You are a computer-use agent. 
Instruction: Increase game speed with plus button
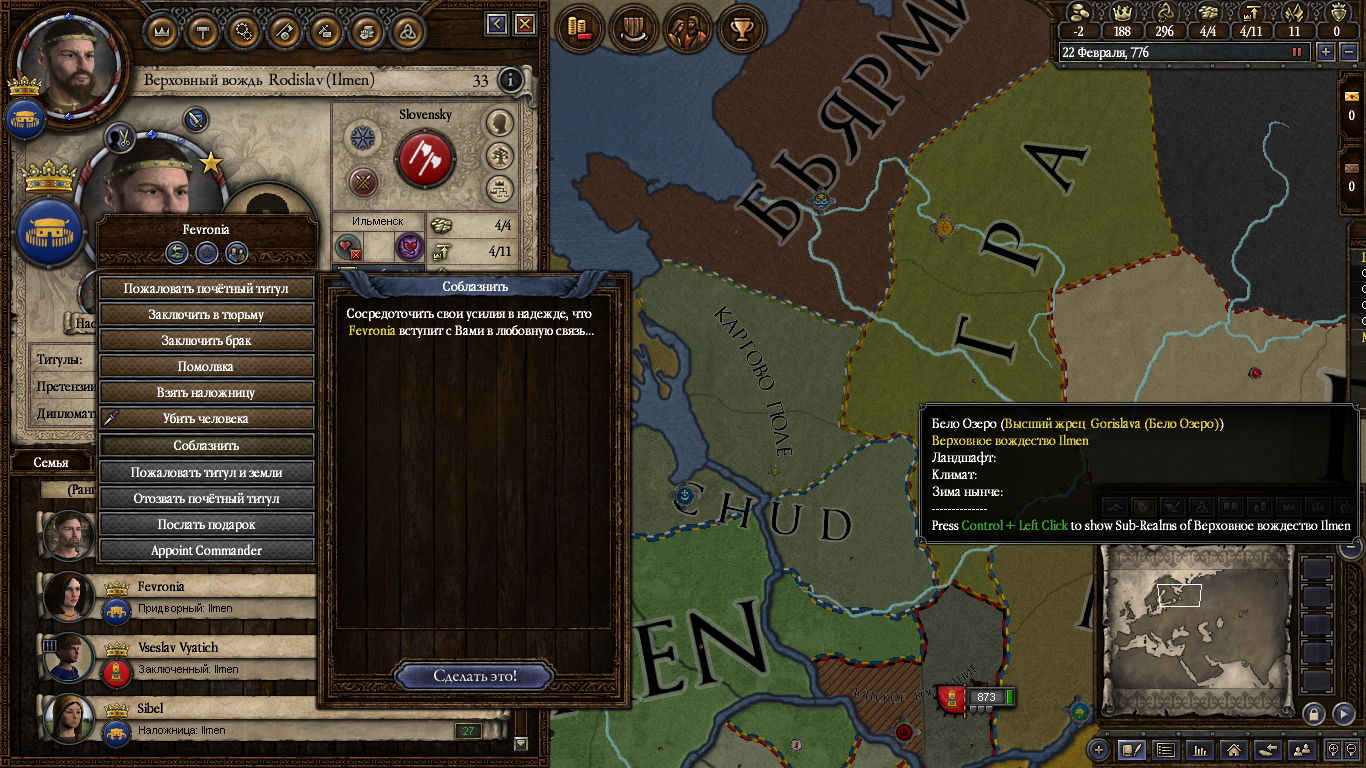[1326, 52]
